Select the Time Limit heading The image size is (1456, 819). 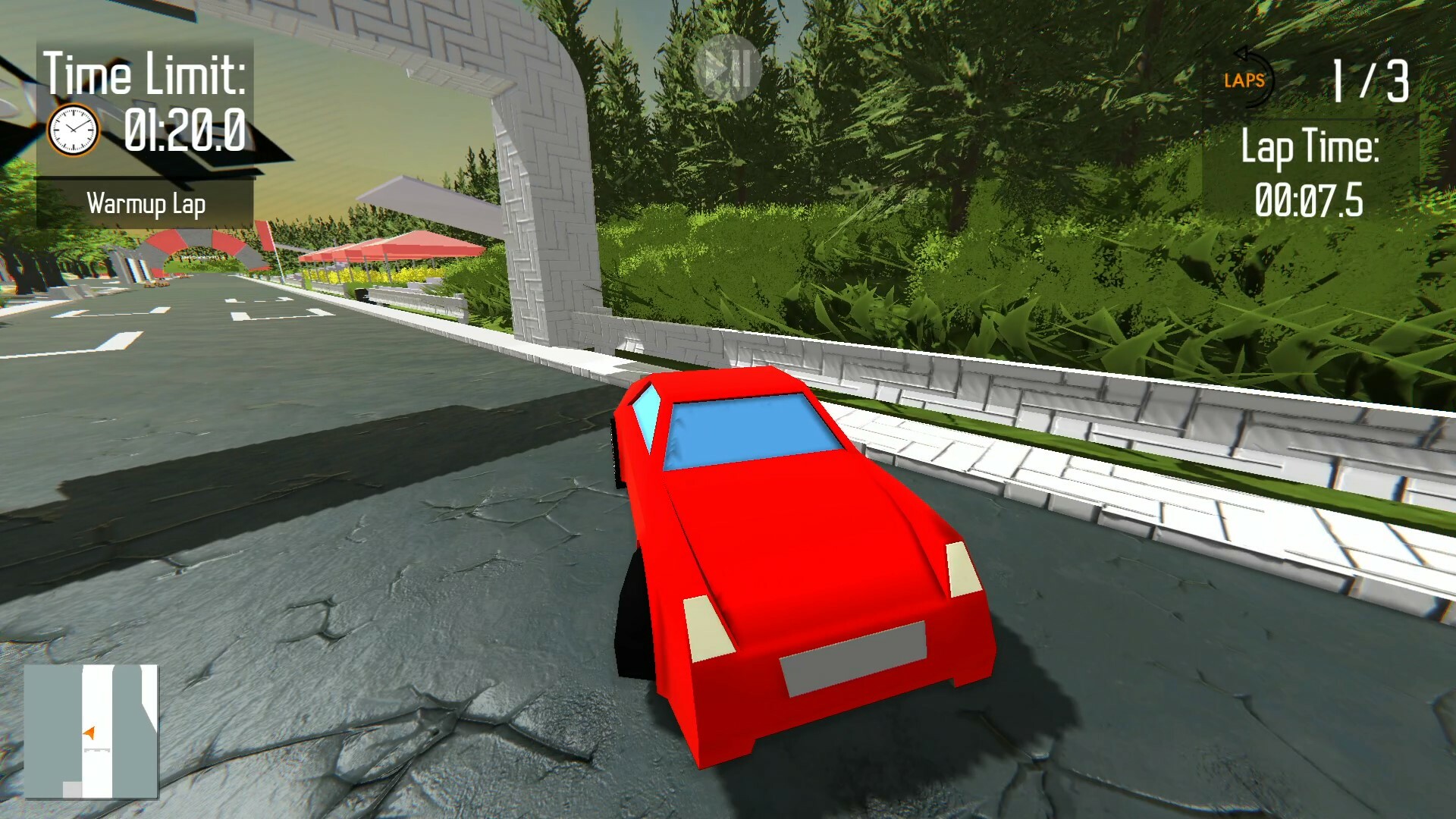(x=146, y=72)
